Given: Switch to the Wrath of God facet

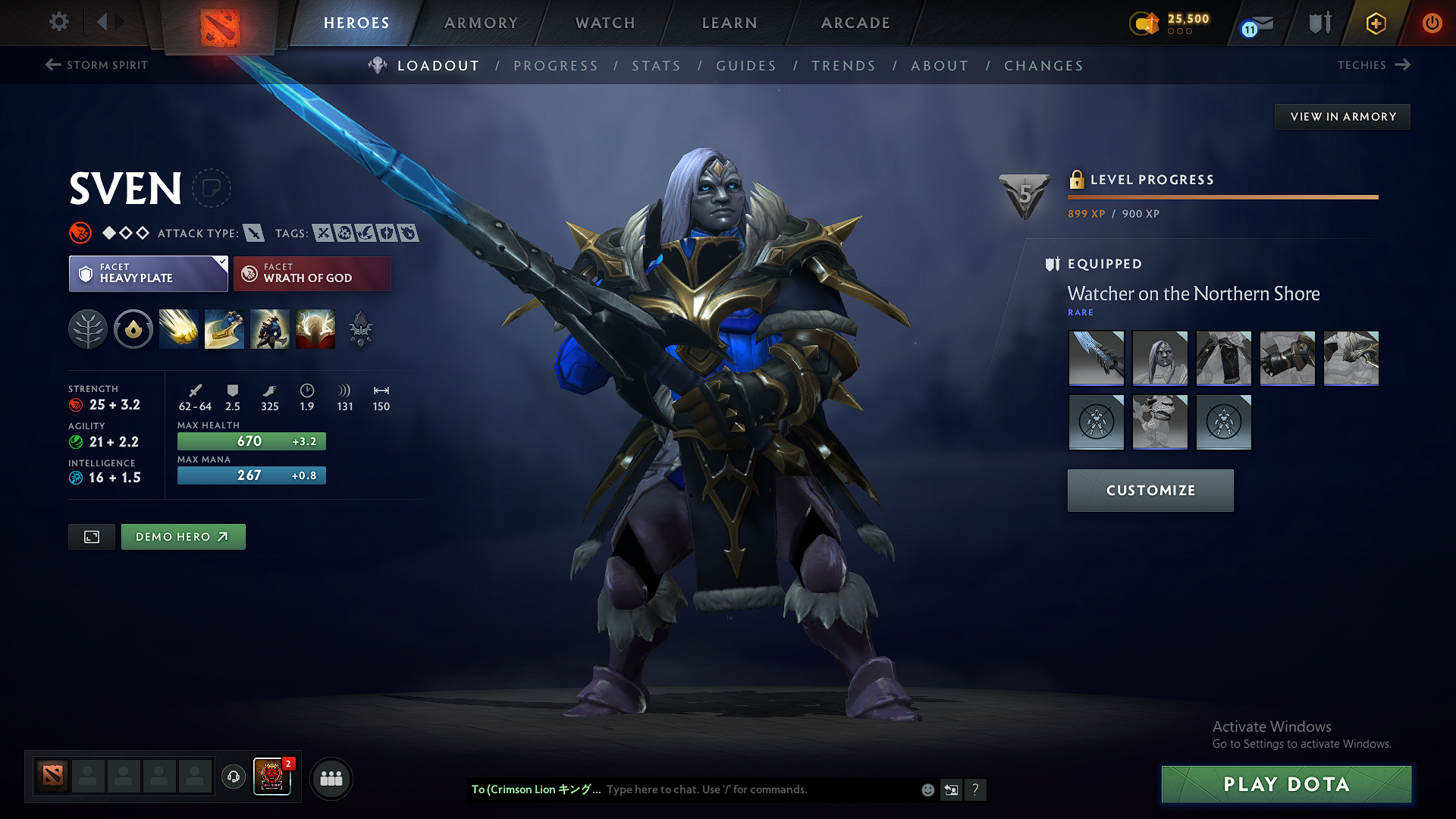Looking at the screenshot, I should click(312, 273).
